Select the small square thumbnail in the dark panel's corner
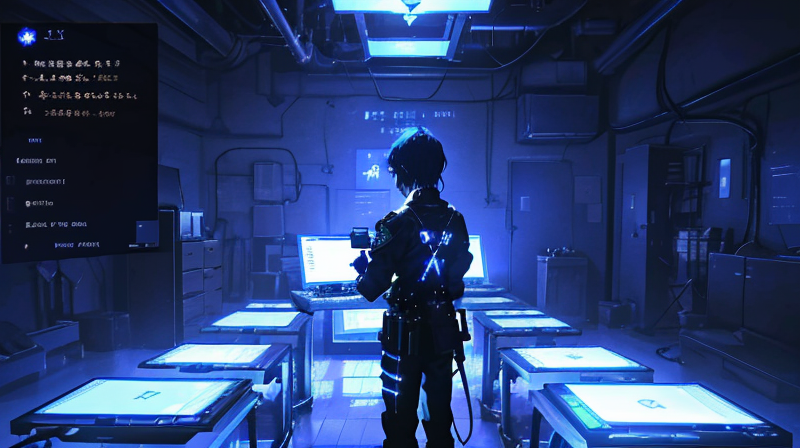 tap(147, 232)
